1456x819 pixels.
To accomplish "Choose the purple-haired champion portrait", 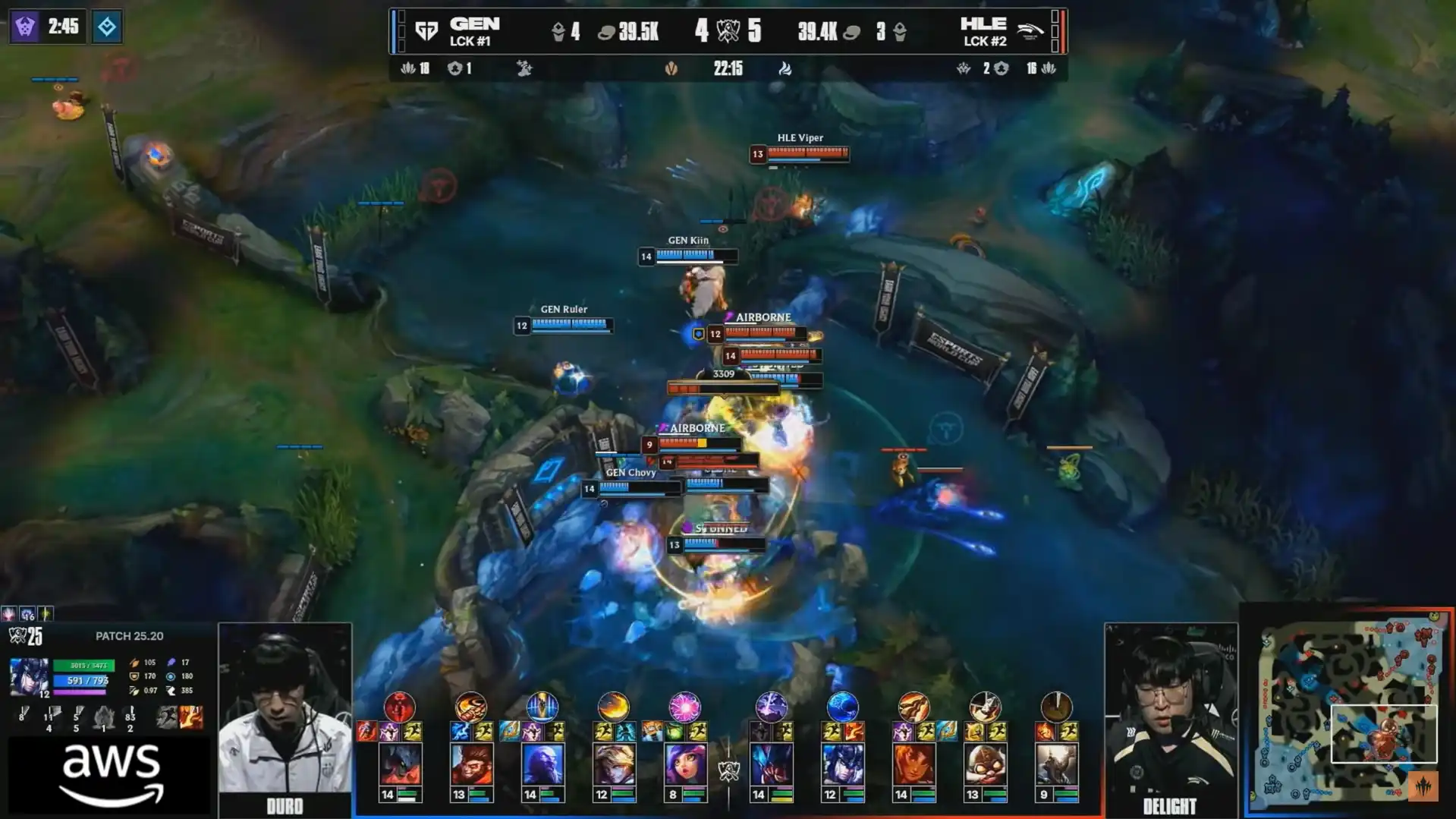I will [684, 764].
